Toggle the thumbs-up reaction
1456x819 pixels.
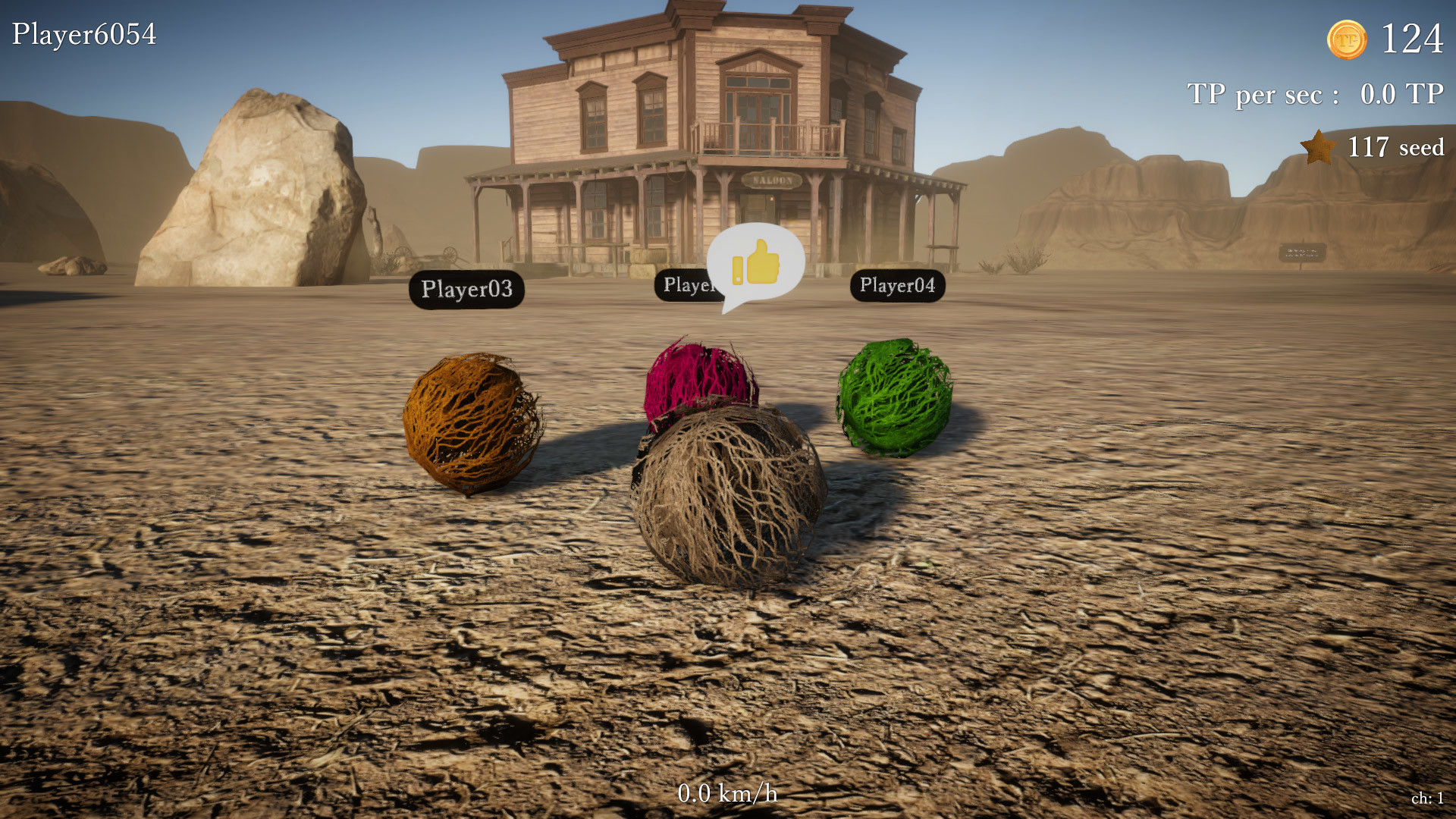tap(762, 260)
